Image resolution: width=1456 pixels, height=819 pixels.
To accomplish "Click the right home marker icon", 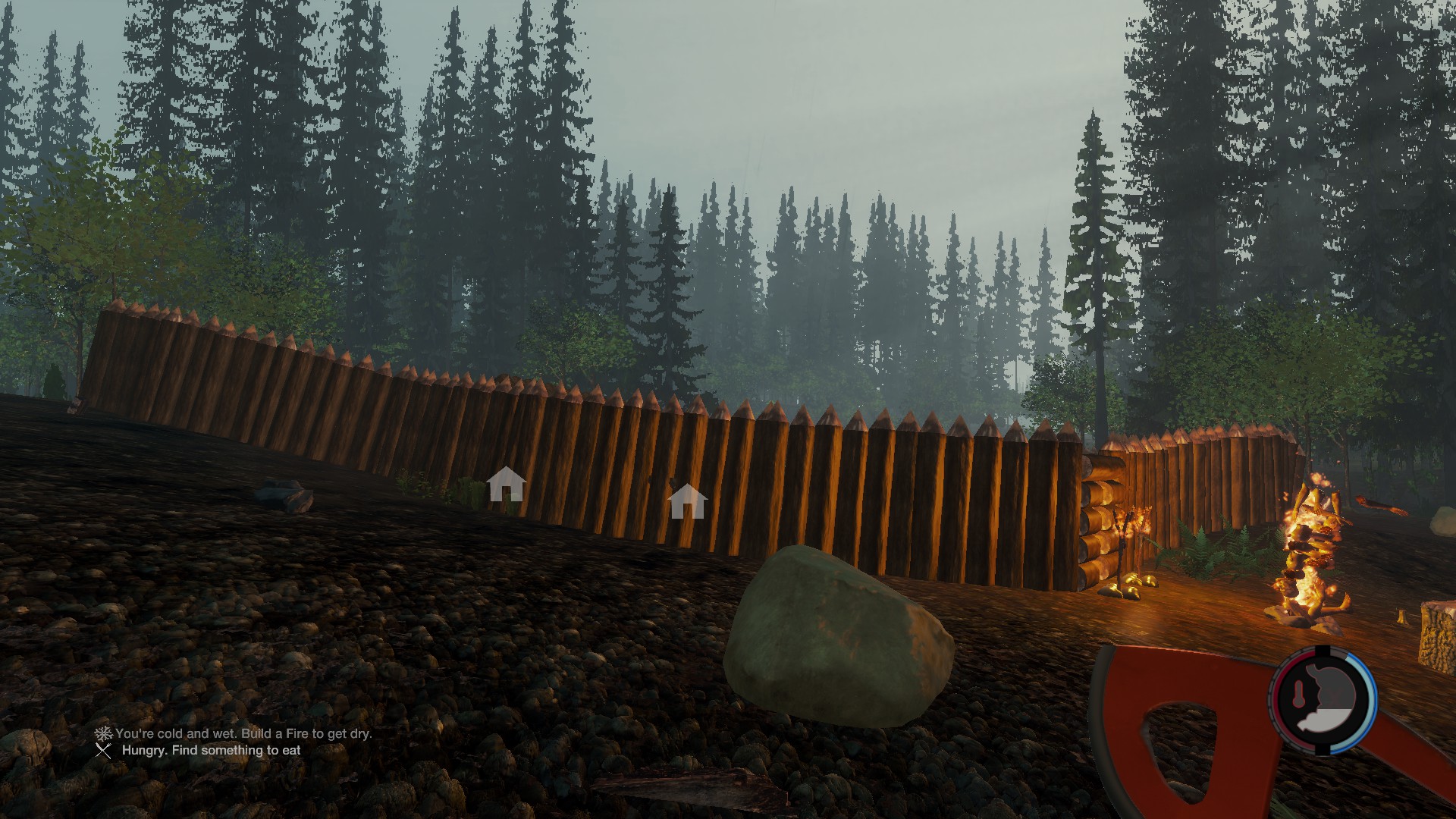I will (688, 501).
